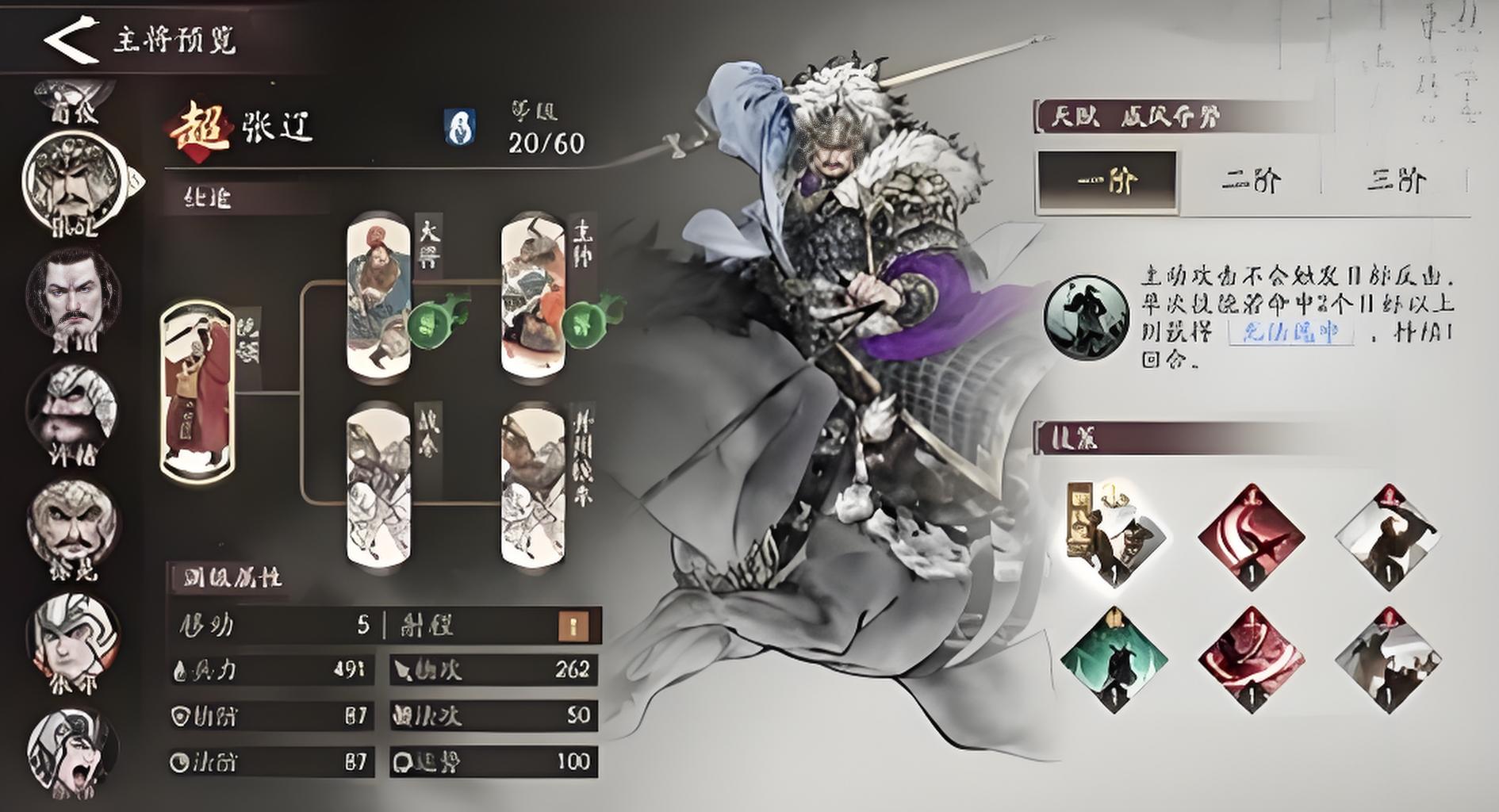Click the blue class badge next to 张辽
The height and width of the screenshot is (812, 1499).
[460, 127]
